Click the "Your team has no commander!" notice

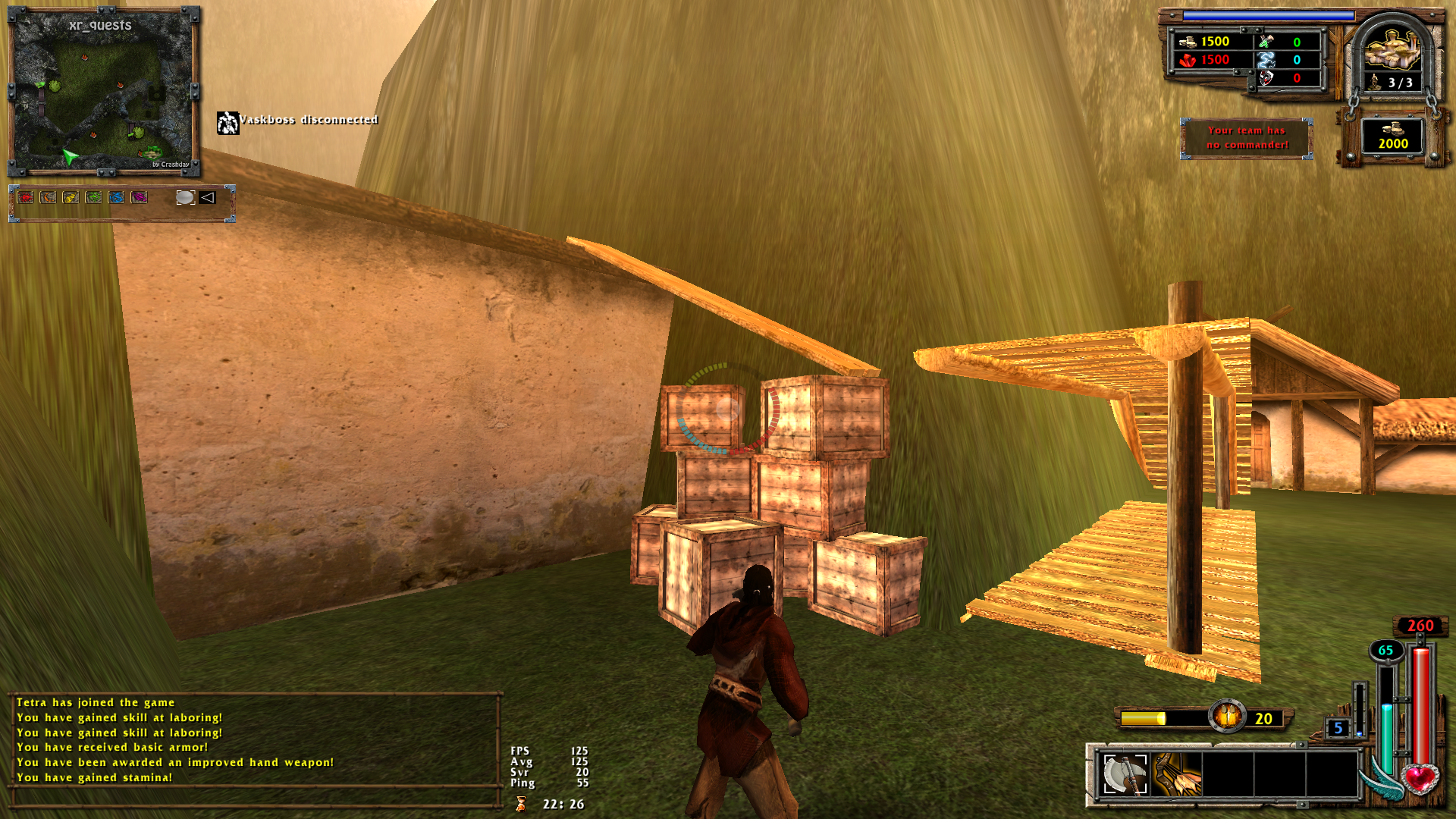1247,138
